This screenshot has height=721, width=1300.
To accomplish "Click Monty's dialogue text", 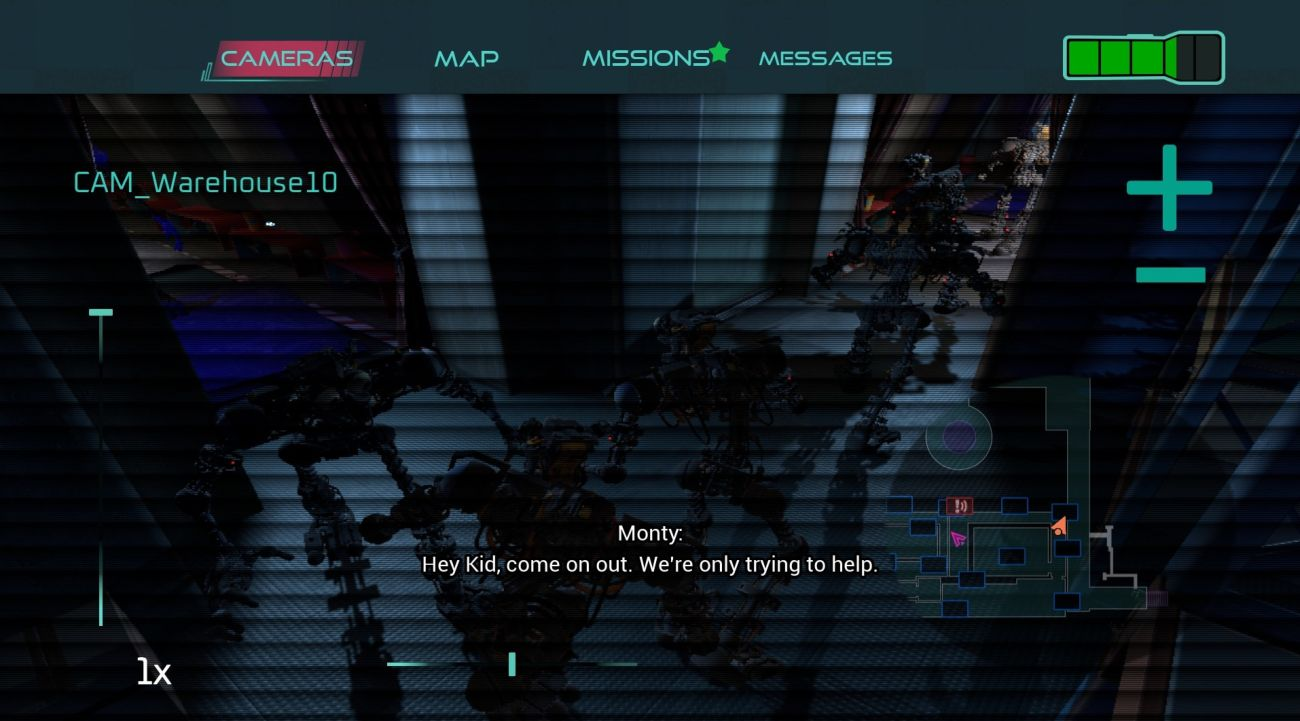I will pyautogui.click(x=649, y=564).
